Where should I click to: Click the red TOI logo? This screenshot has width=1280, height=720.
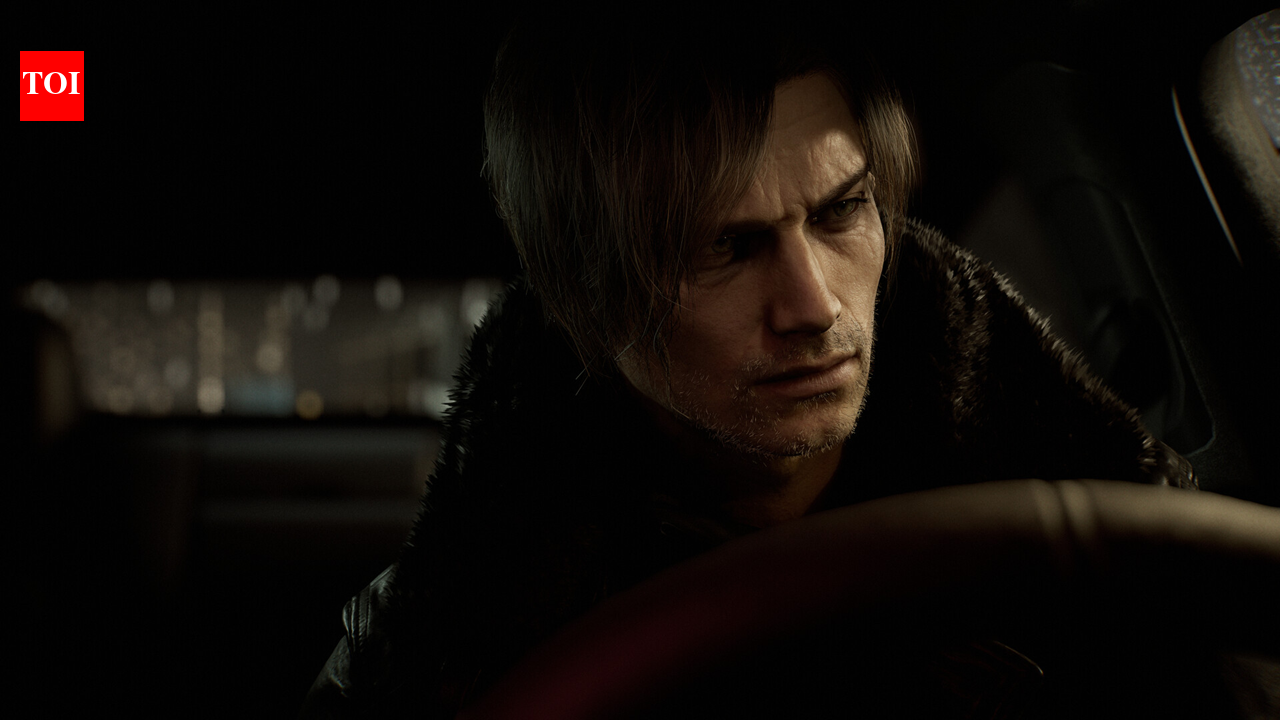tap(52, 86)
